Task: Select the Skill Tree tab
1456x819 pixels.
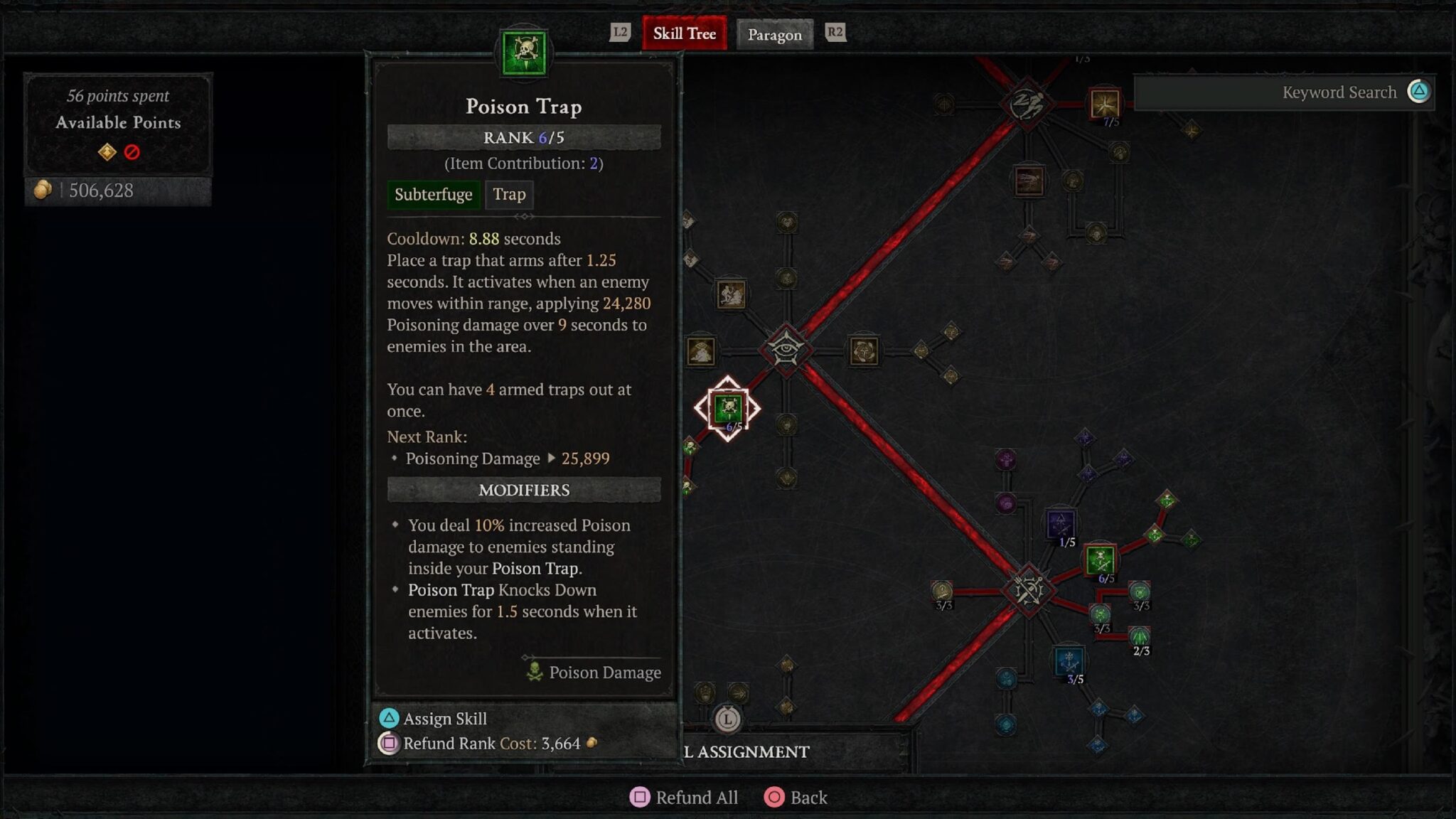Action: [x=684, y=33]
